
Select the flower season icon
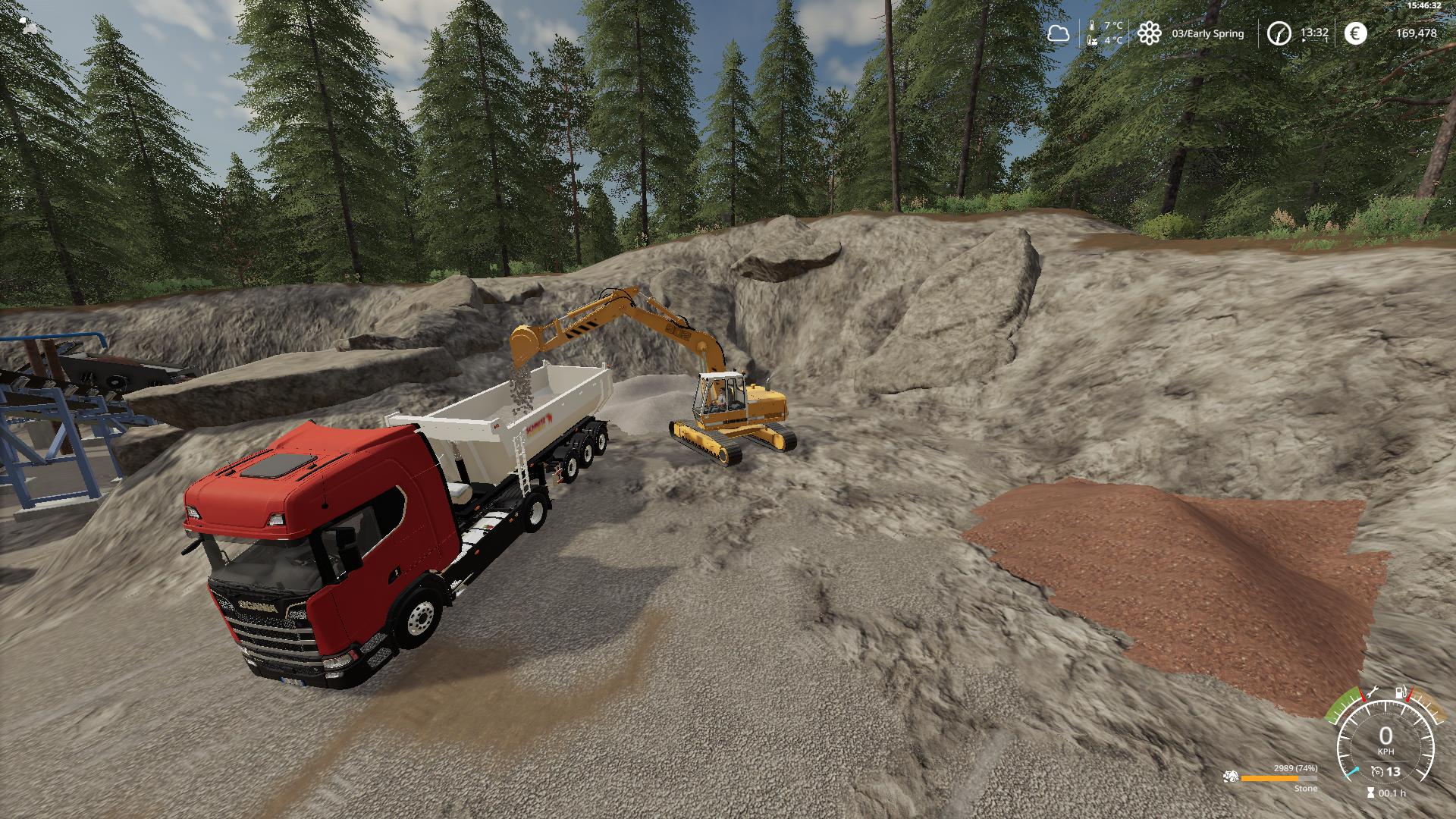[1150, 33]
